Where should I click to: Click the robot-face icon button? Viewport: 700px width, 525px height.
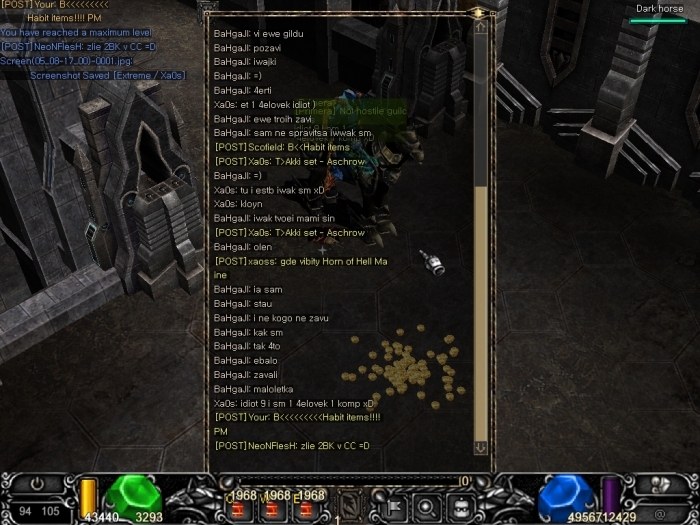(x=460, y=504)
